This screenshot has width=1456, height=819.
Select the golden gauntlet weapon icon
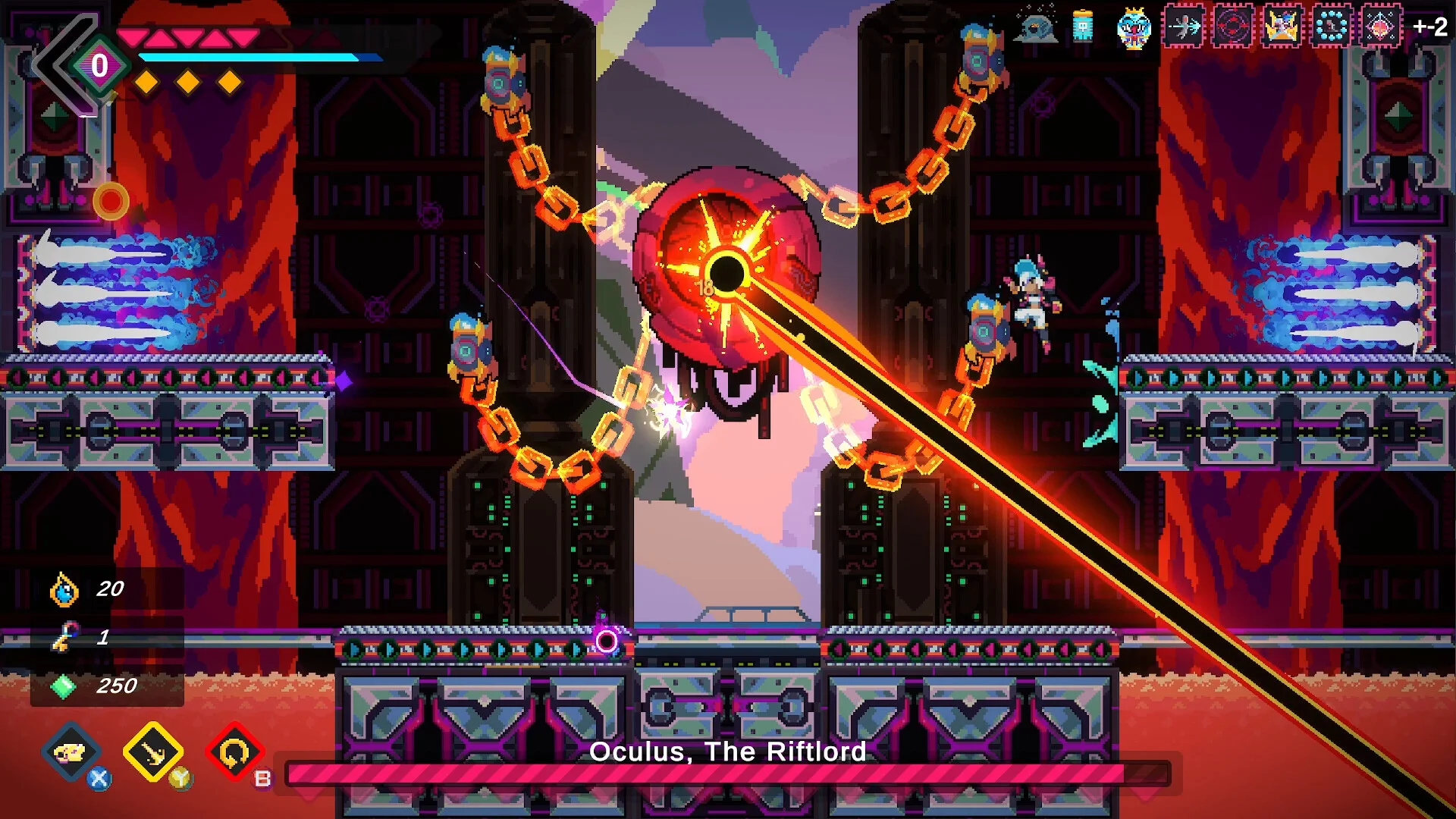coord(72,752)
